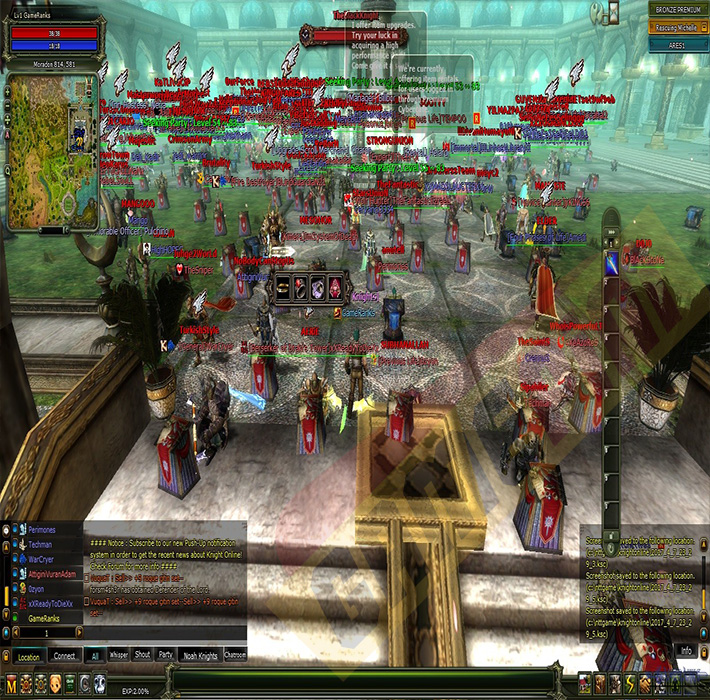Click the Info button
This screenshot has height=700, width=710.
686,650
